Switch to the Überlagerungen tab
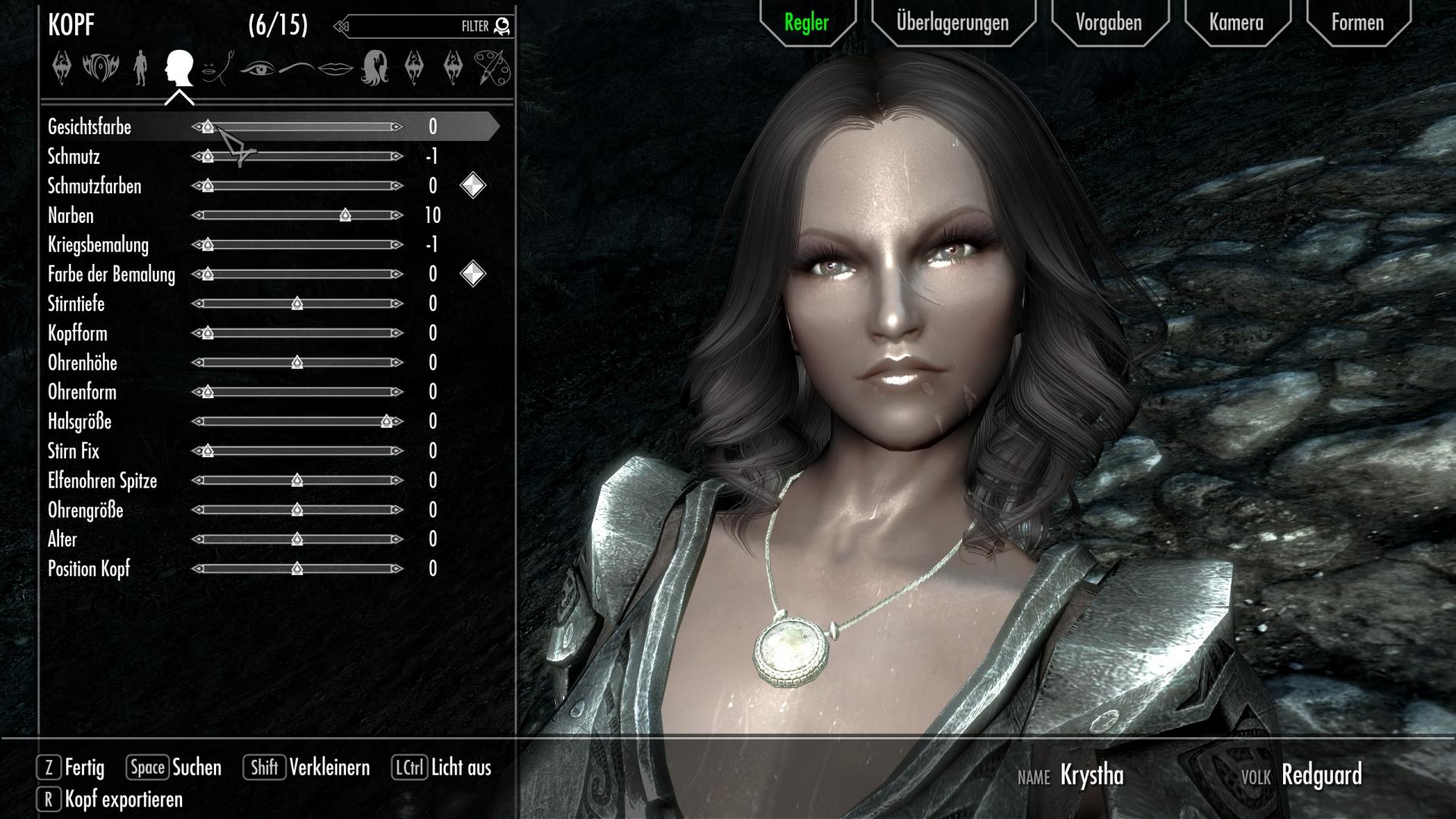This screenshot has width=1456, height=819. pyautogui.click(x=952, y=23)
